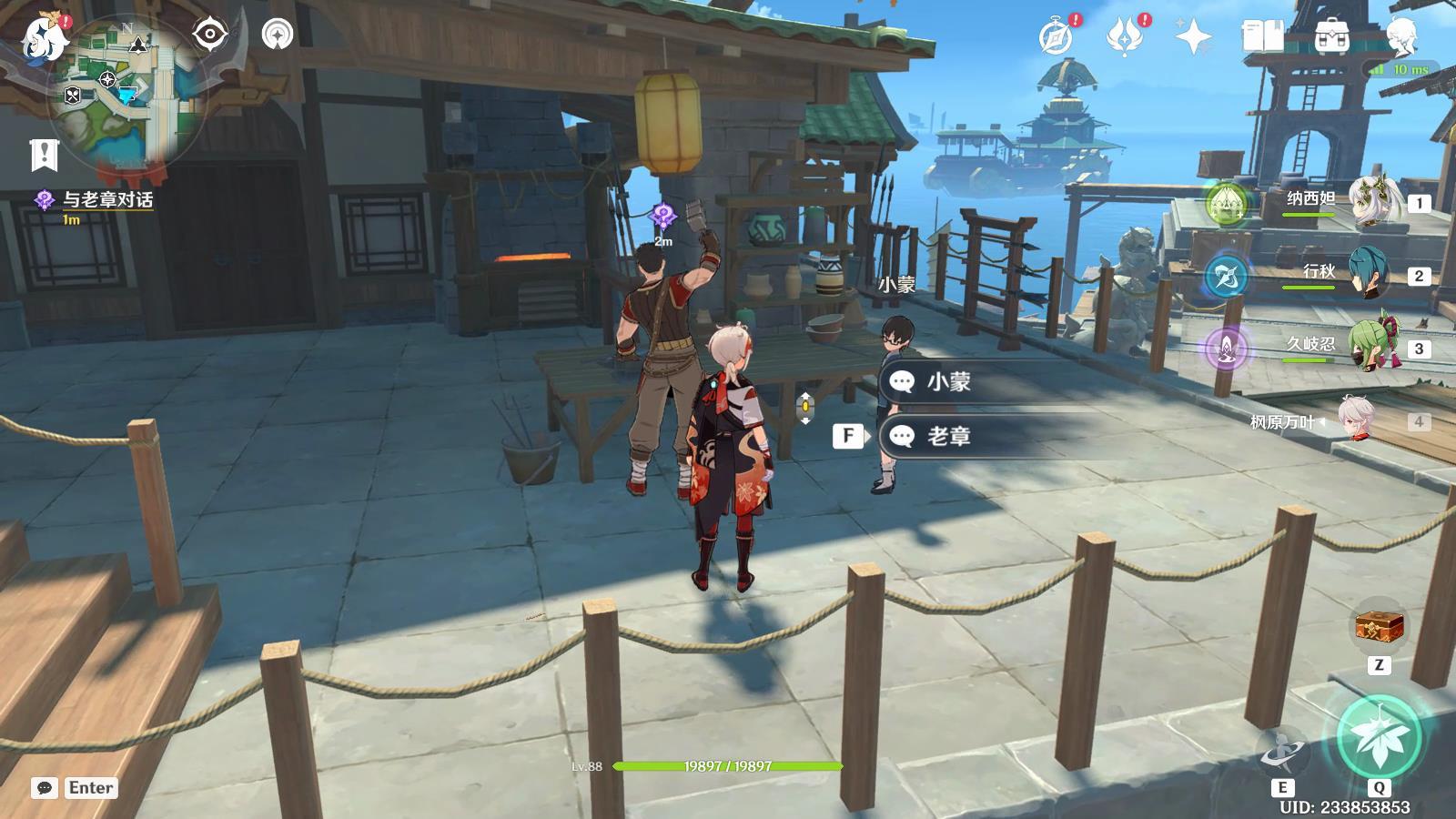
Task: Select the 与老章对话 quest tracker
Action: pyautogui.click(x=106, y=200)
